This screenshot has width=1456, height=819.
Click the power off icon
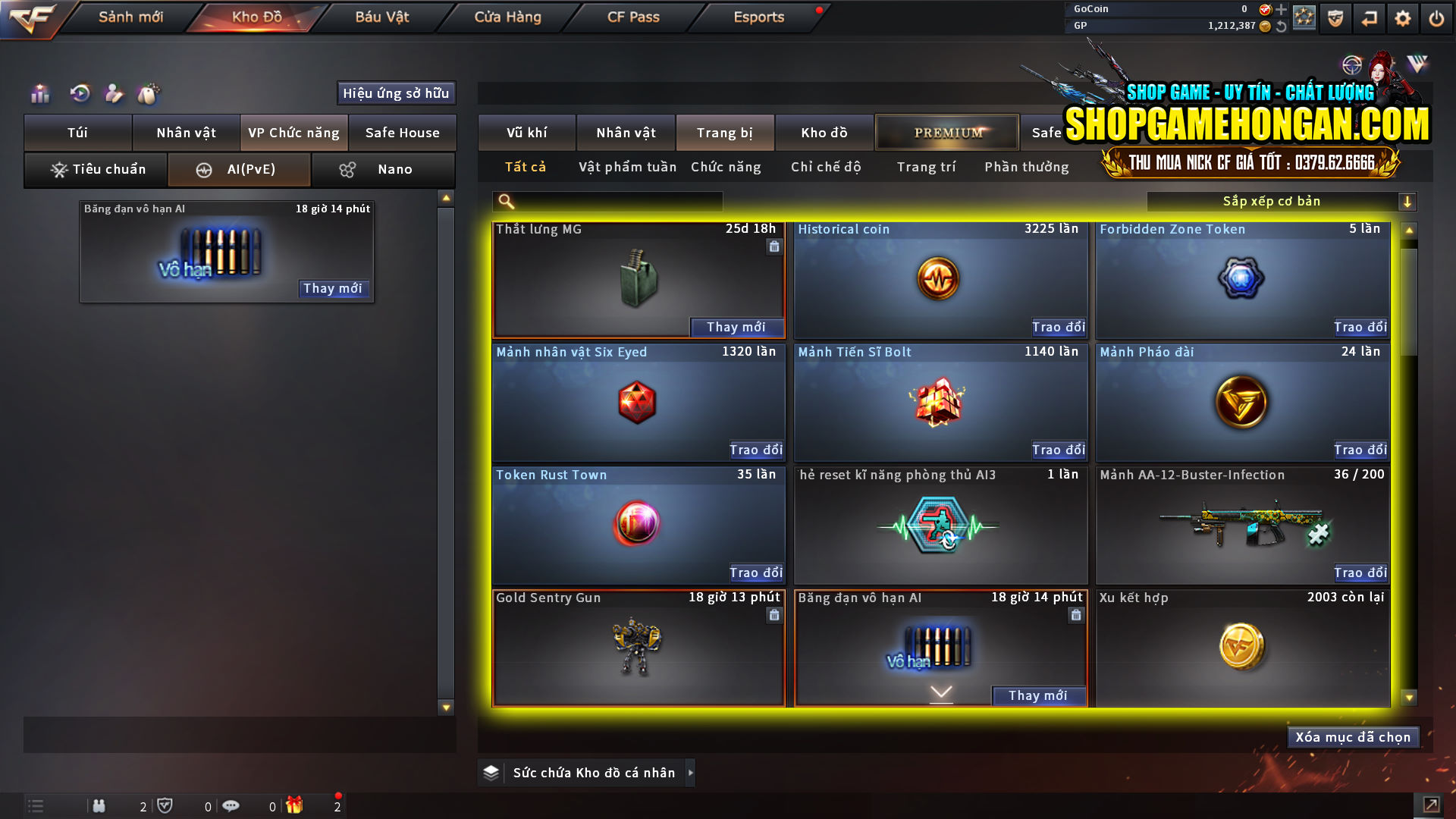click(1437, 17)
